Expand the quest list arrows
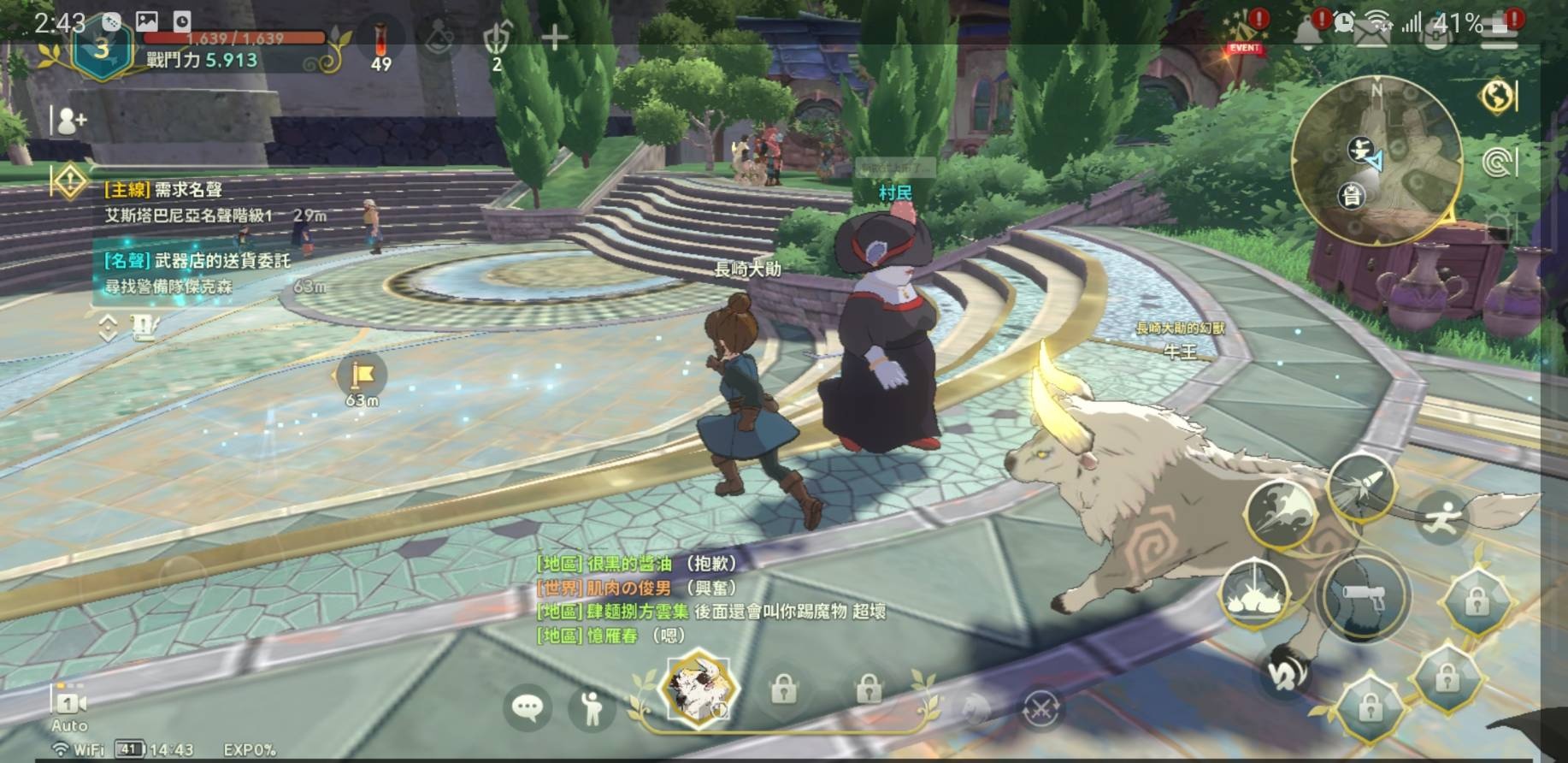This screenshot has height=763, width=1568. (108, 328)
